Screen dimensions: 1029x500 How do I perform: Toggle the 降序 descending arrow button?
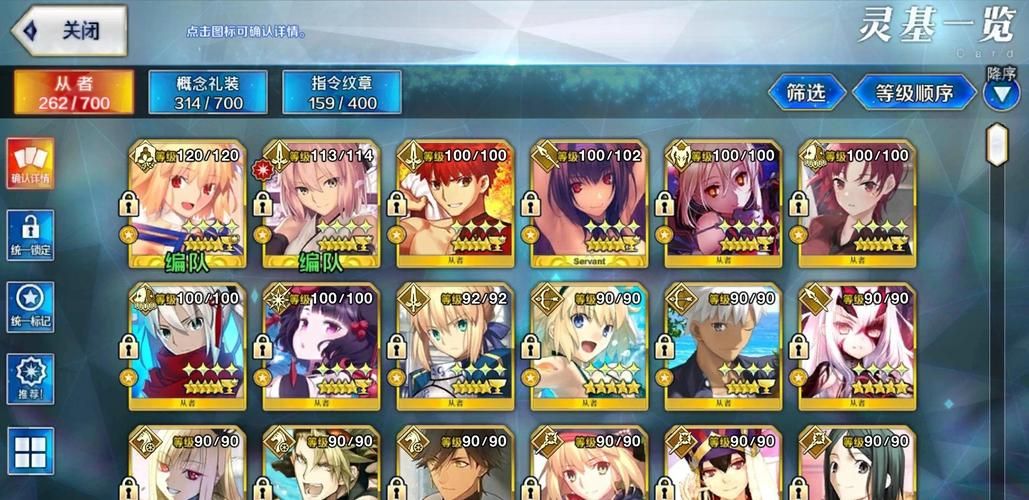coord(1001,93)
